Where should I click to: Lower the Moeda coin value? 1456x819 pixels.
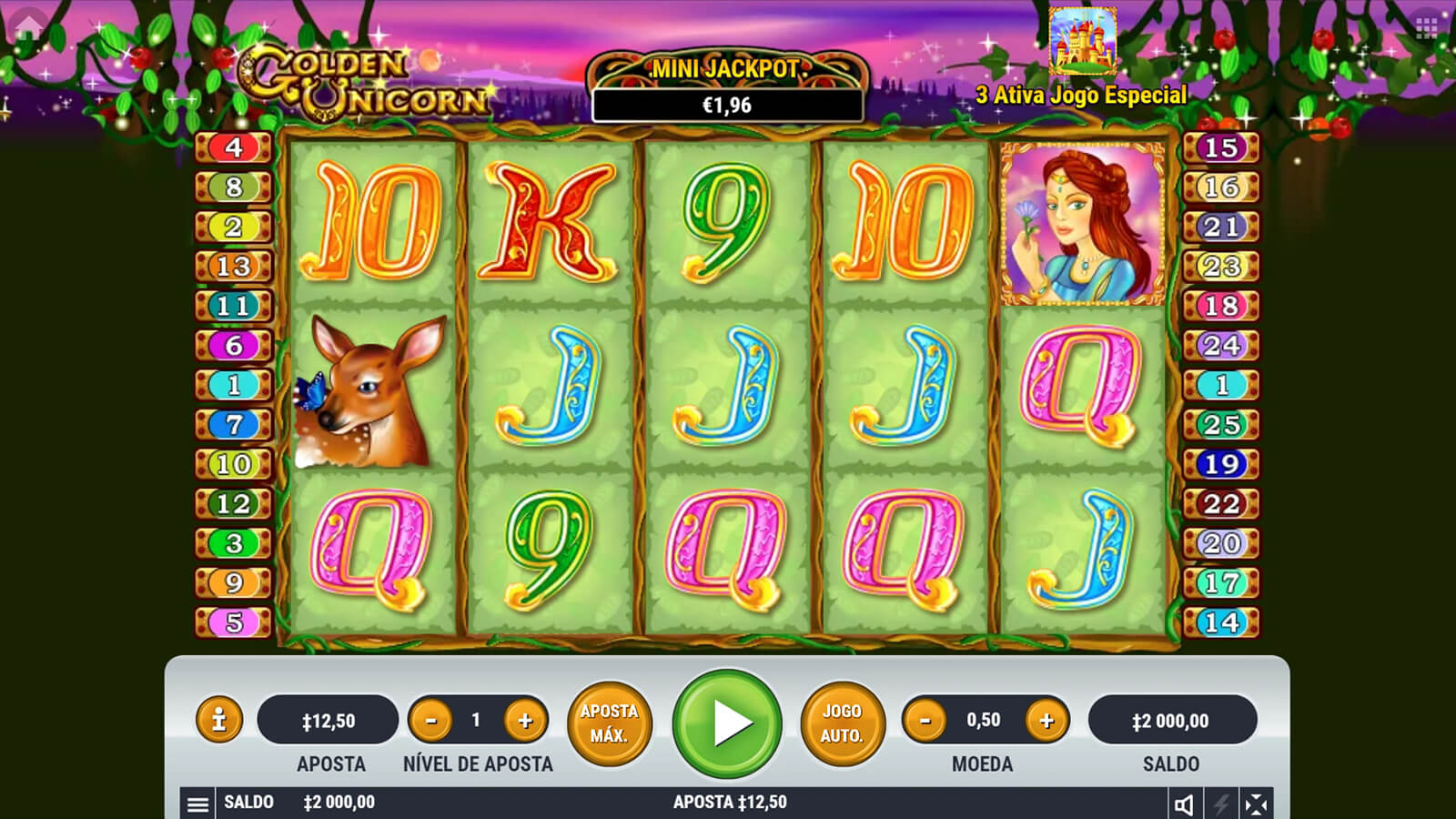925,721
